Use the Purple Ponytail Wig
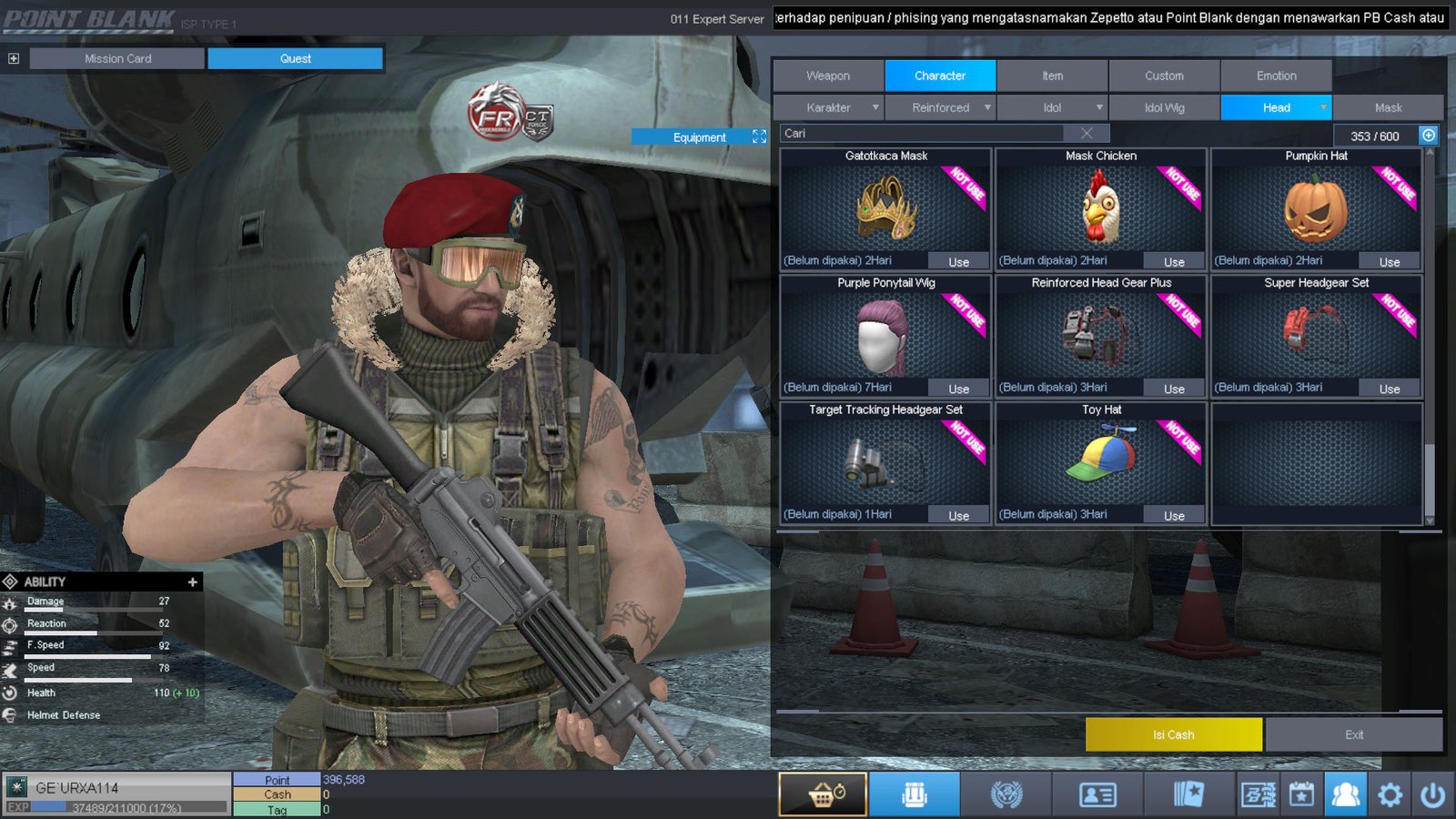The image size is (1456, 819). [x=958, y=389]
